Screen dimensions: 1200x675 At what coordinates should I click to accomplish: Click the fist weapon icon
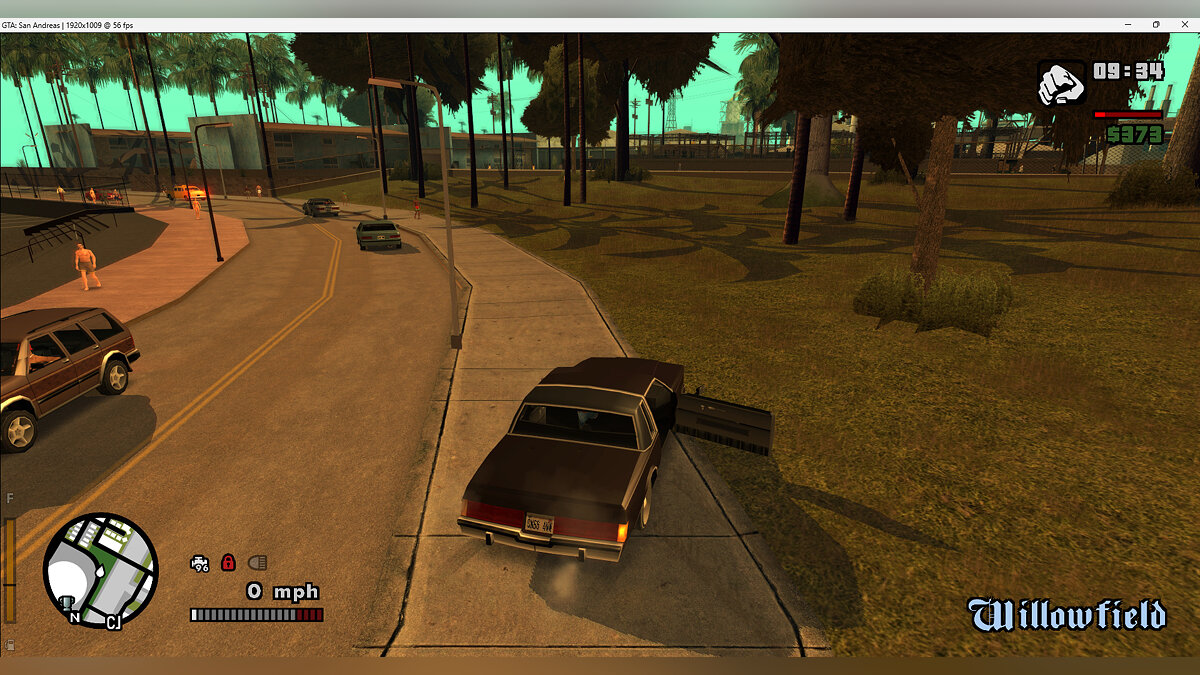pos(1061,83)
